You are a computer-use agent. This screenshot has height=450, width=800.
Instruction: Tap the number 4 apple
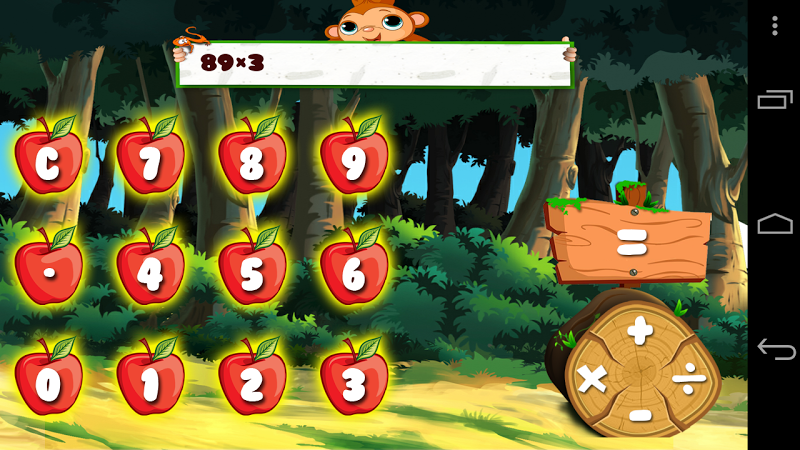coord(150,271)
